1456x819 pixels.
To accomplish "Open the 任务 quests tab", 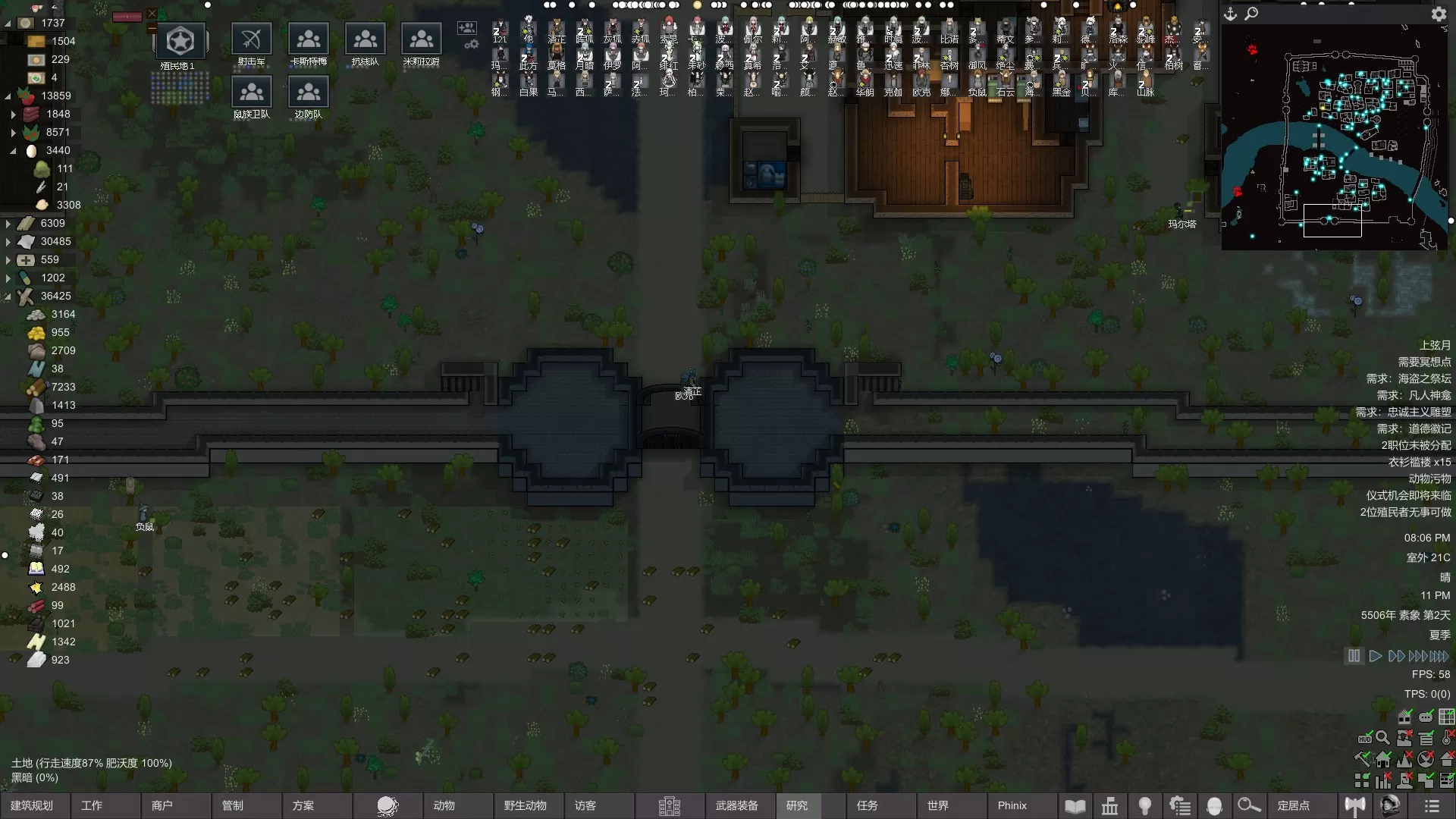I will (868, 805).
